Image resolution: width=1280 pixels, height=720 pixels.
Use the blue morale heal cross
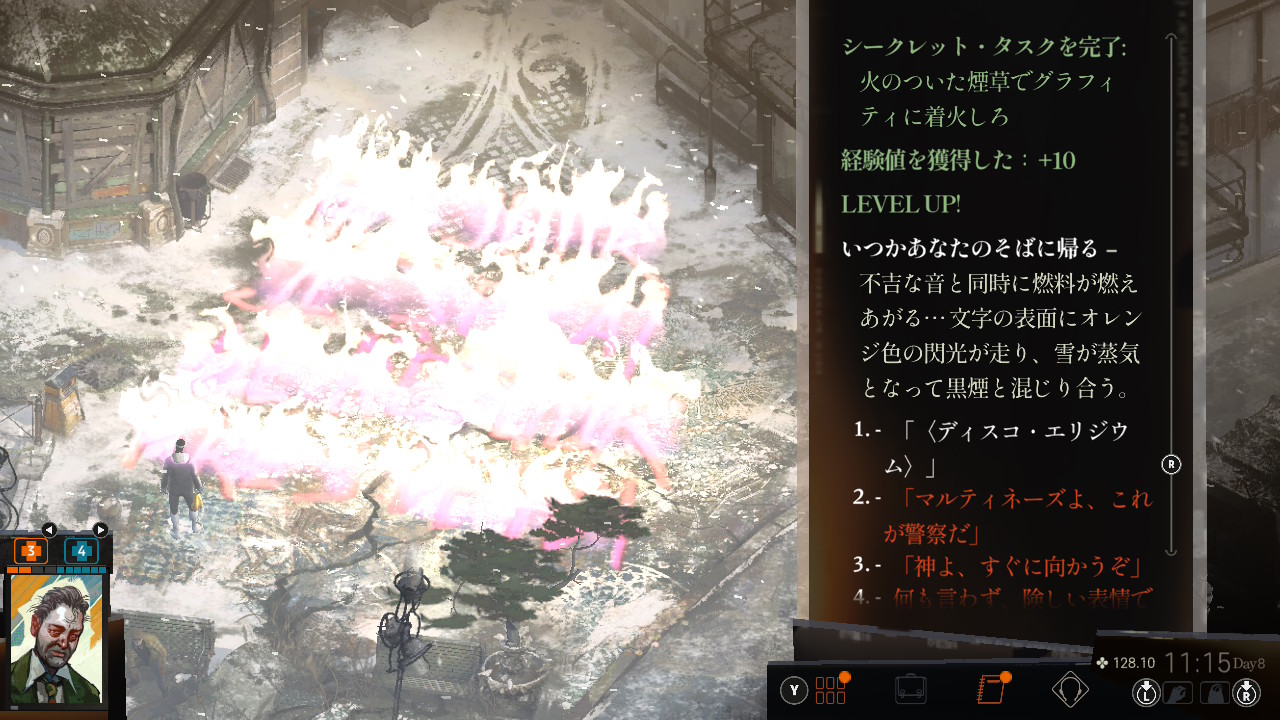click(x=81, y=550)
